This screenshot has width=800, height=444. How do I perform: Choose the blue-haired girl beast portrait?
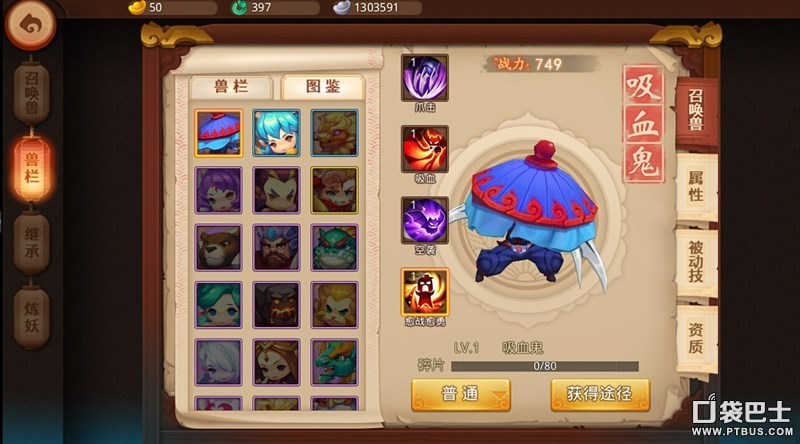pyautogui.click(x=277, y=133)
